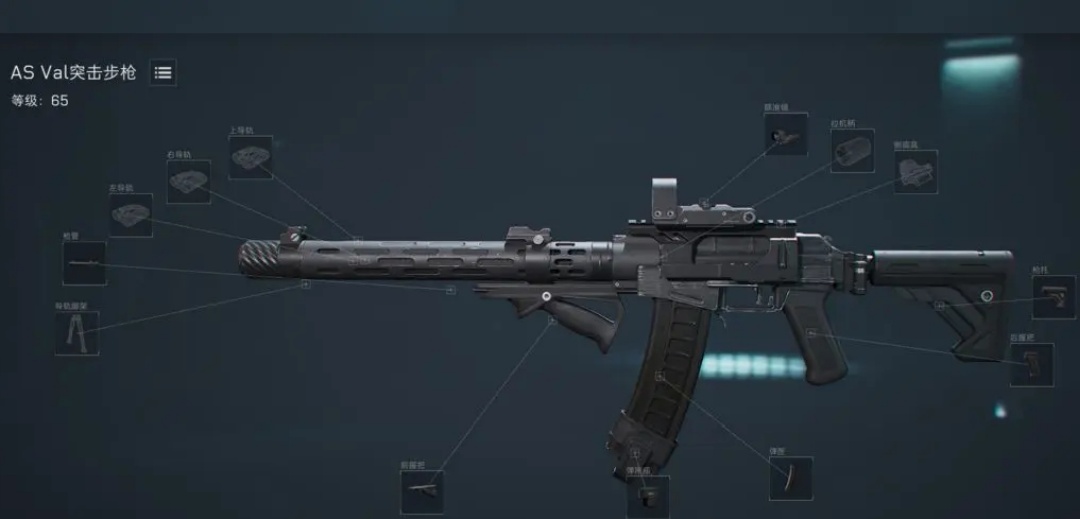Select the top rail (上导轨) attachment slot

[250, 157]
